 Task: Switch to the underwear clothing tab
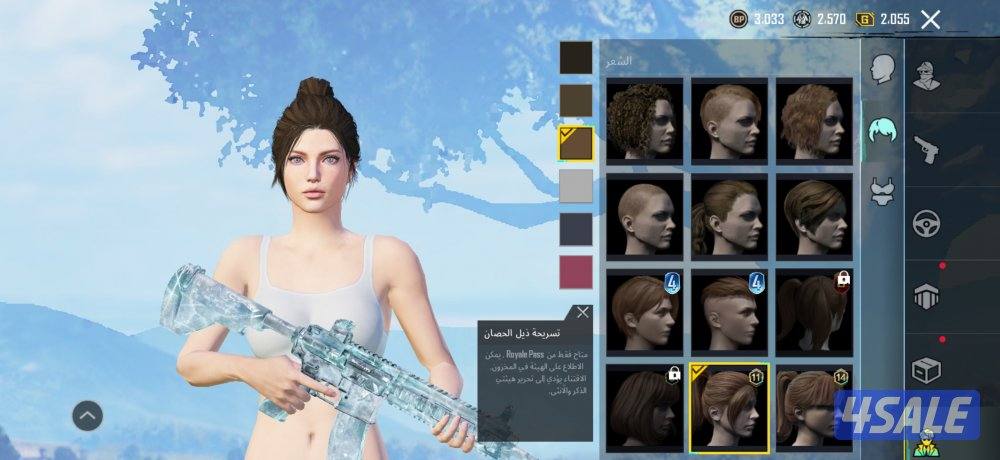(881, 191)
